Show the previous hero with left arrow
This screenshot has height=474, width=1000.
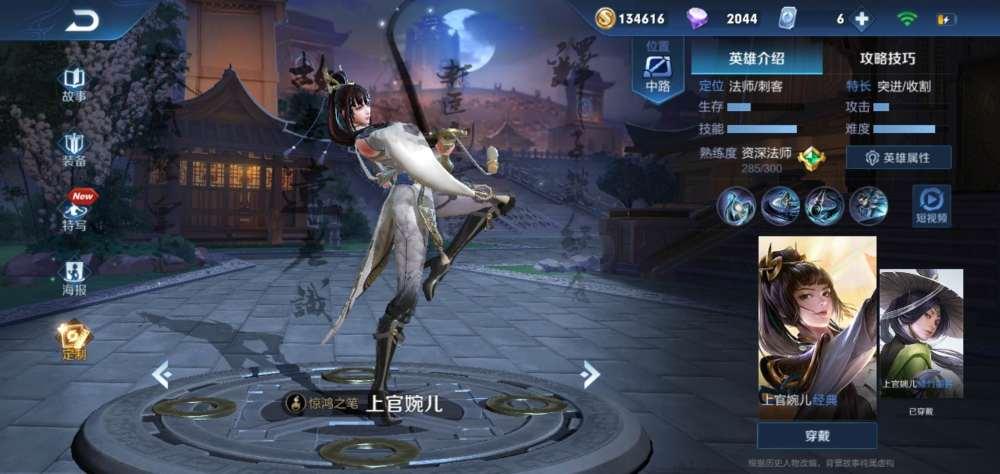pos(161,374)
